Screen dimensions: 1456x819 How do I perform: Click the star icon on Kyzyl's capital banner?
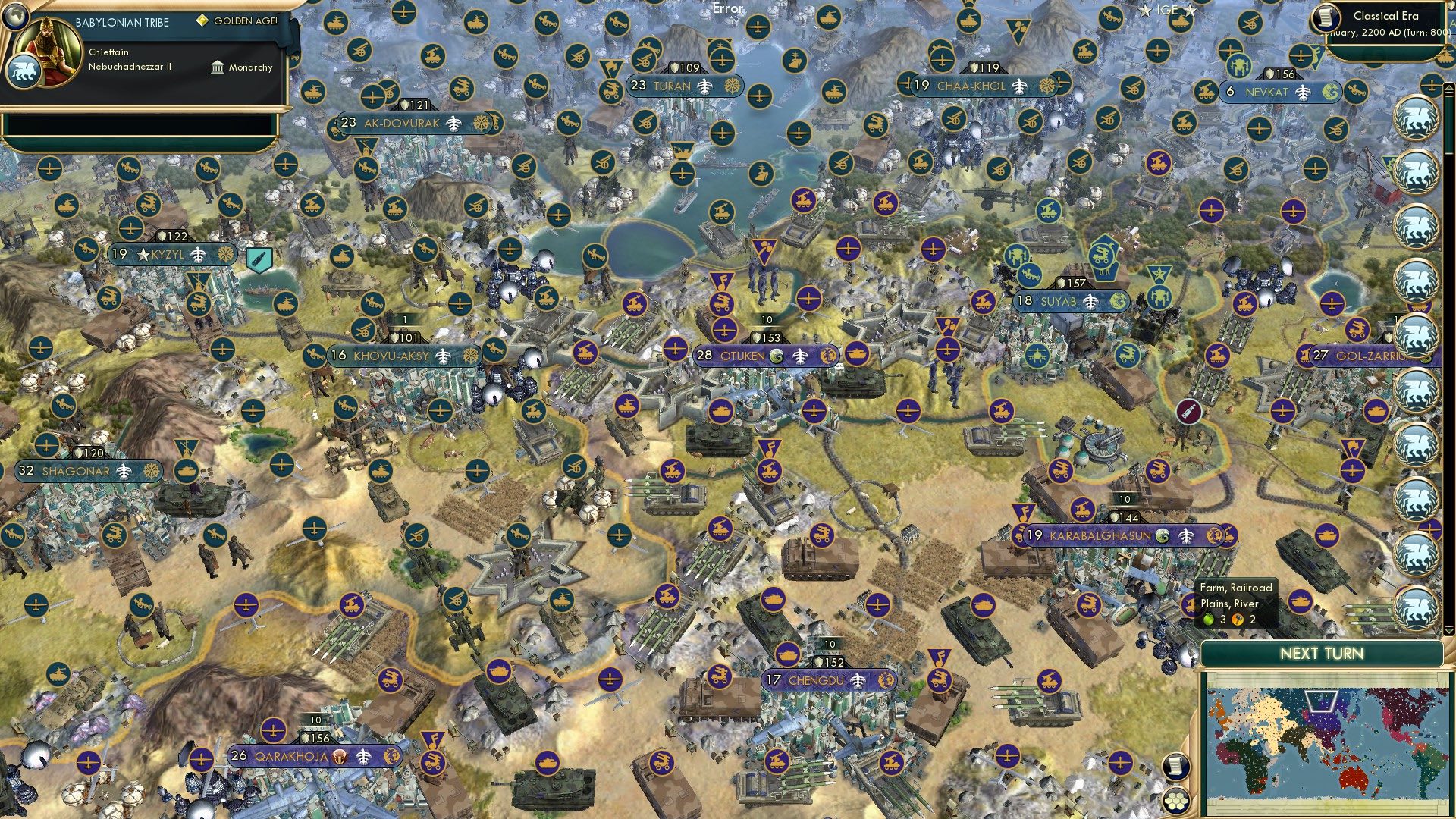tap(144, 253)
